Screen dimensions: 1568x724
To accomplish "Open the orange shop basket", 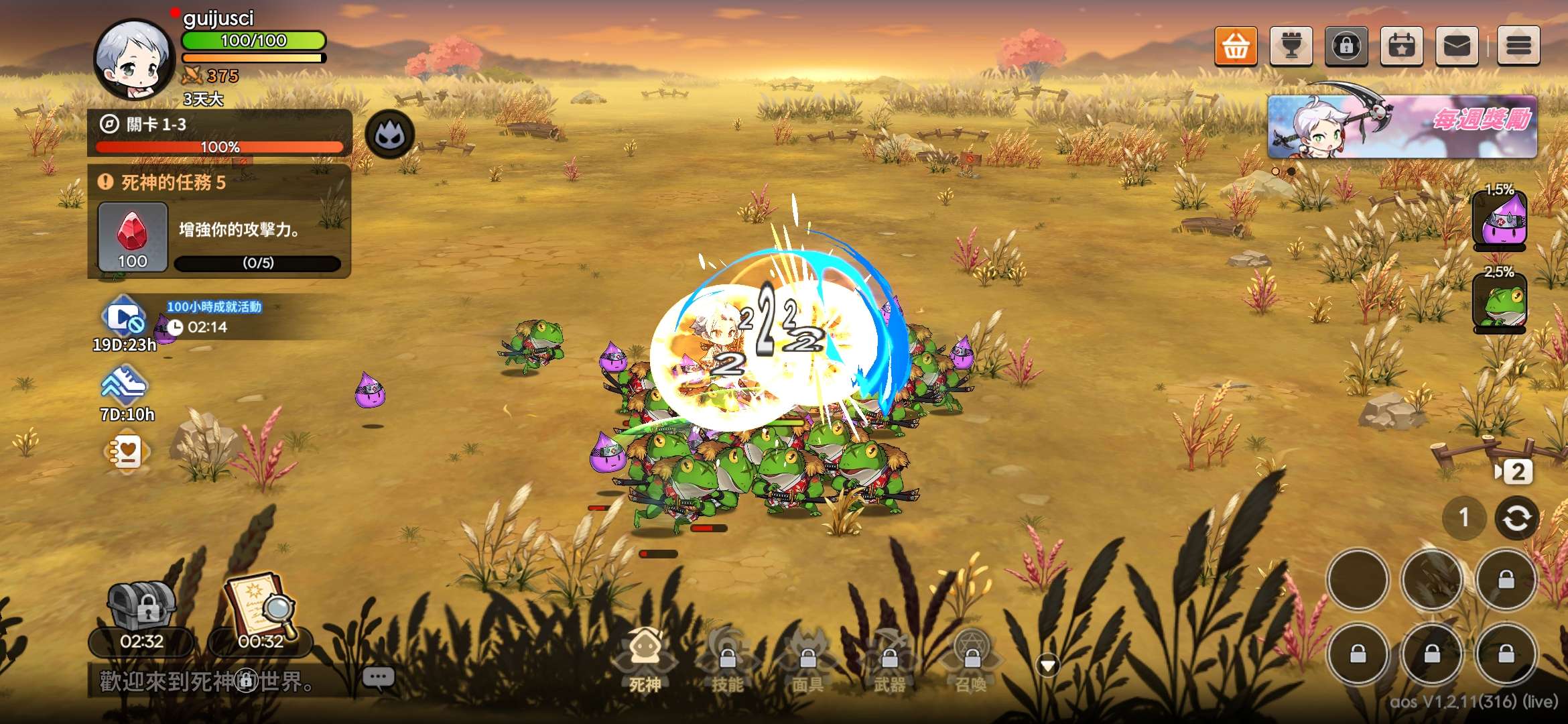I will 1236,46.
